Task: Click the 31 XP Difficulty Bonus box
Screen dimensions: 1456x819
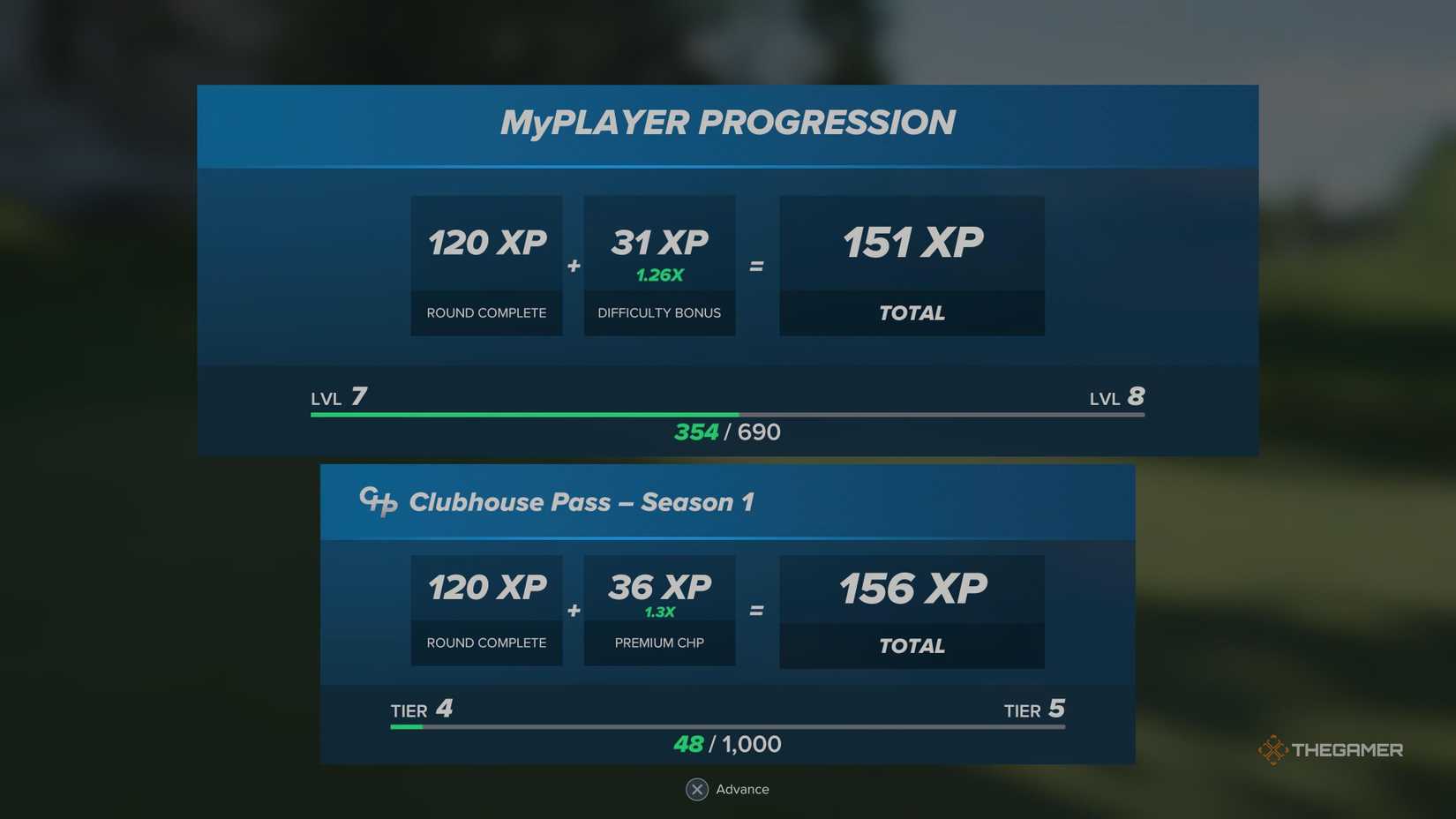Action: (658, 266)
